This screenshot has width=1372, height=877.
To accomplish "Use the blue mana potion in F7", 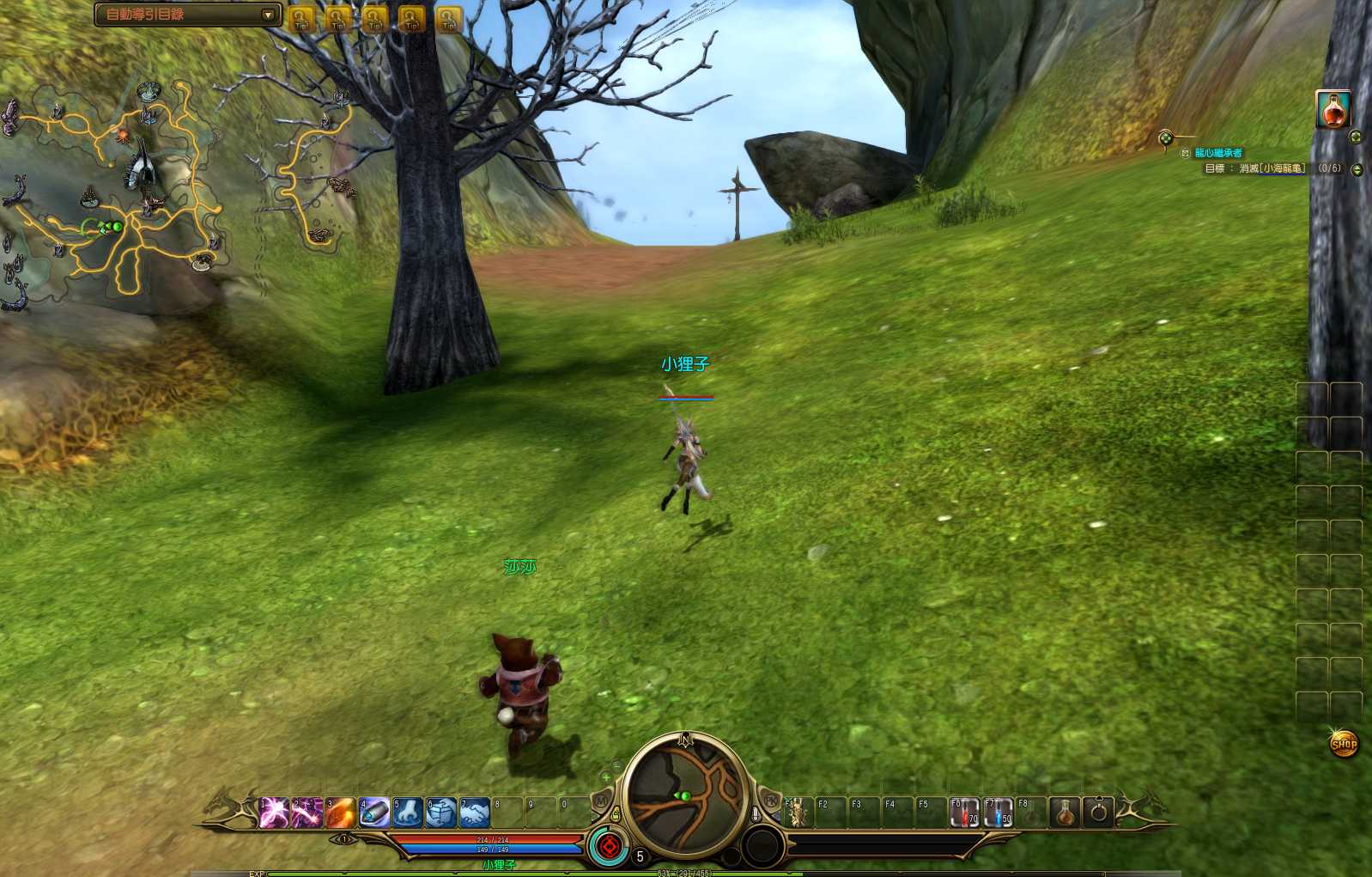I will click(x=998, y=812).
